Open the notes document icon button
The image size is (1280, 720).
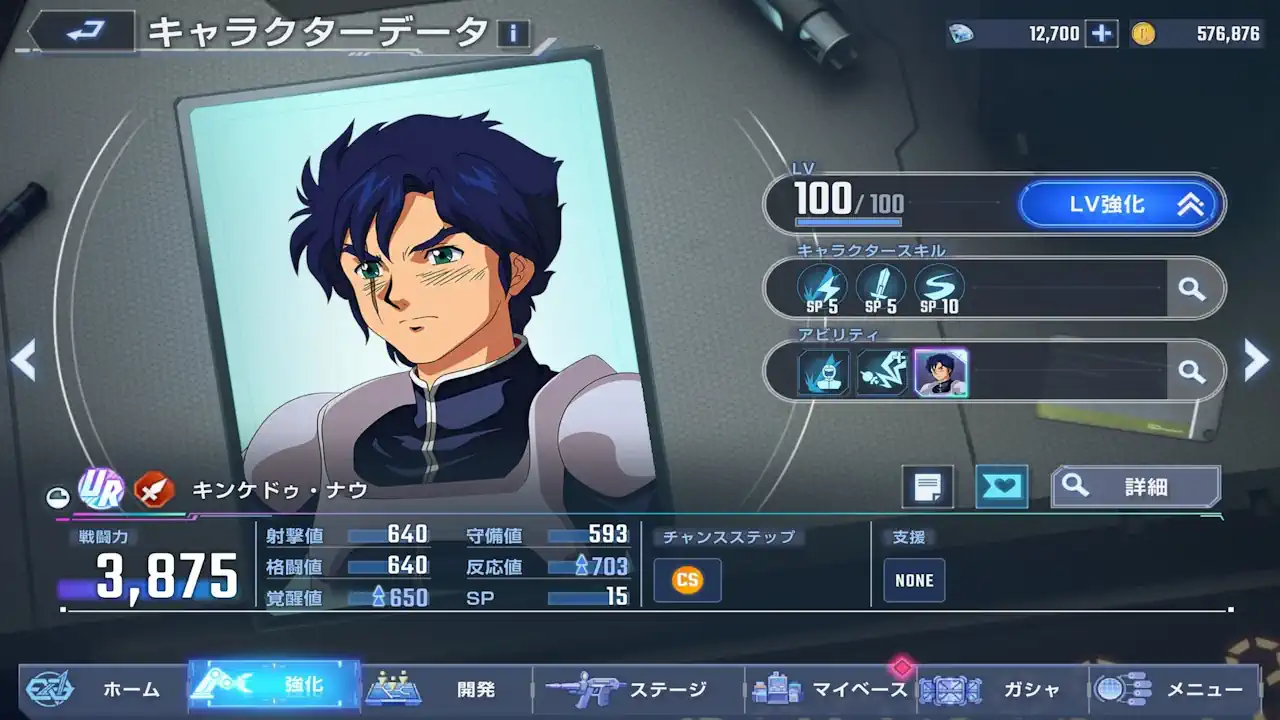tap(927, 487)
